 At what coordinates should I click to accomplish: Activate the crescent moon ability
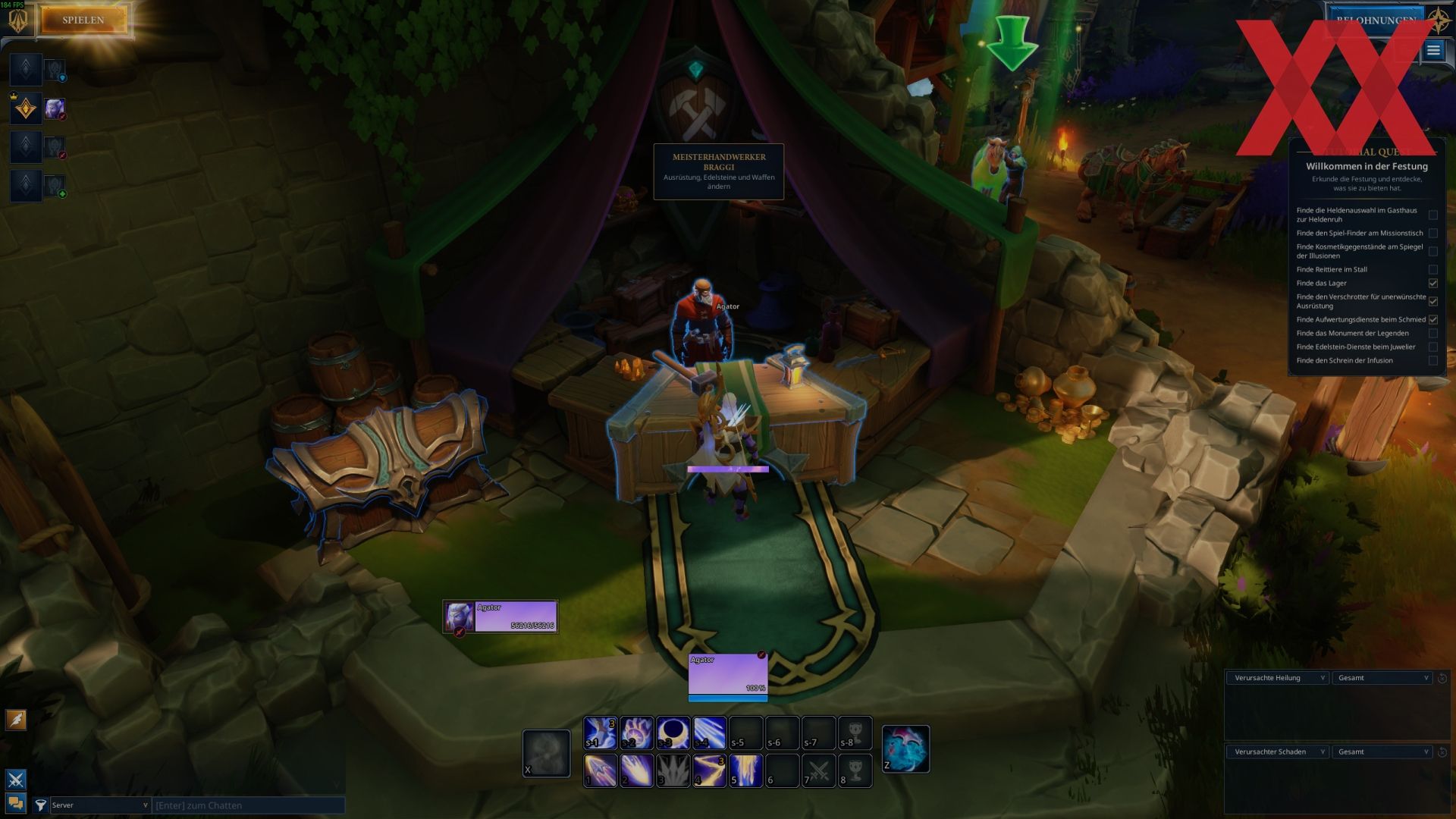(x=673, y=733)
